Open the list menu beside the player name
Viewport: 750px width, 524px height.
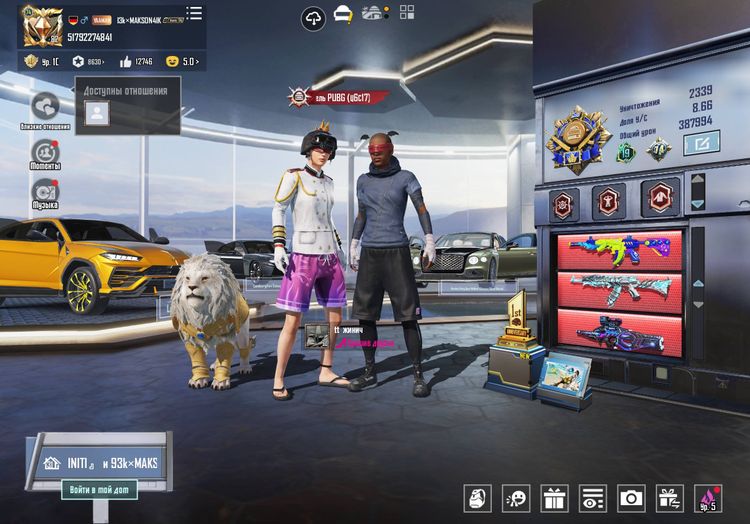[x=194, y=13]
